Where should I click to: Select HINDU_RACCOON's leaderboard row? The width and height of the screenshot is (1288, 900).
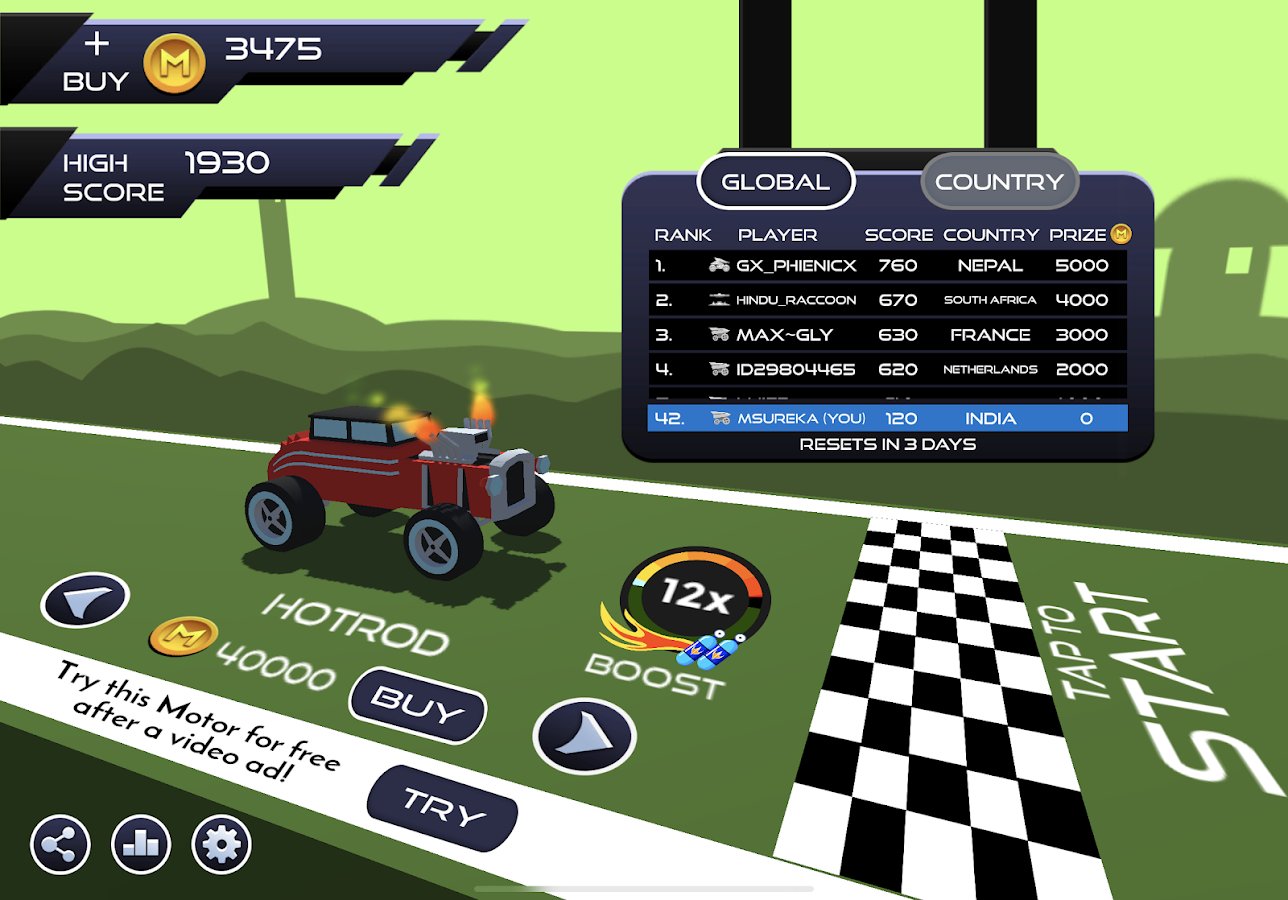click(x=887, y=300)
